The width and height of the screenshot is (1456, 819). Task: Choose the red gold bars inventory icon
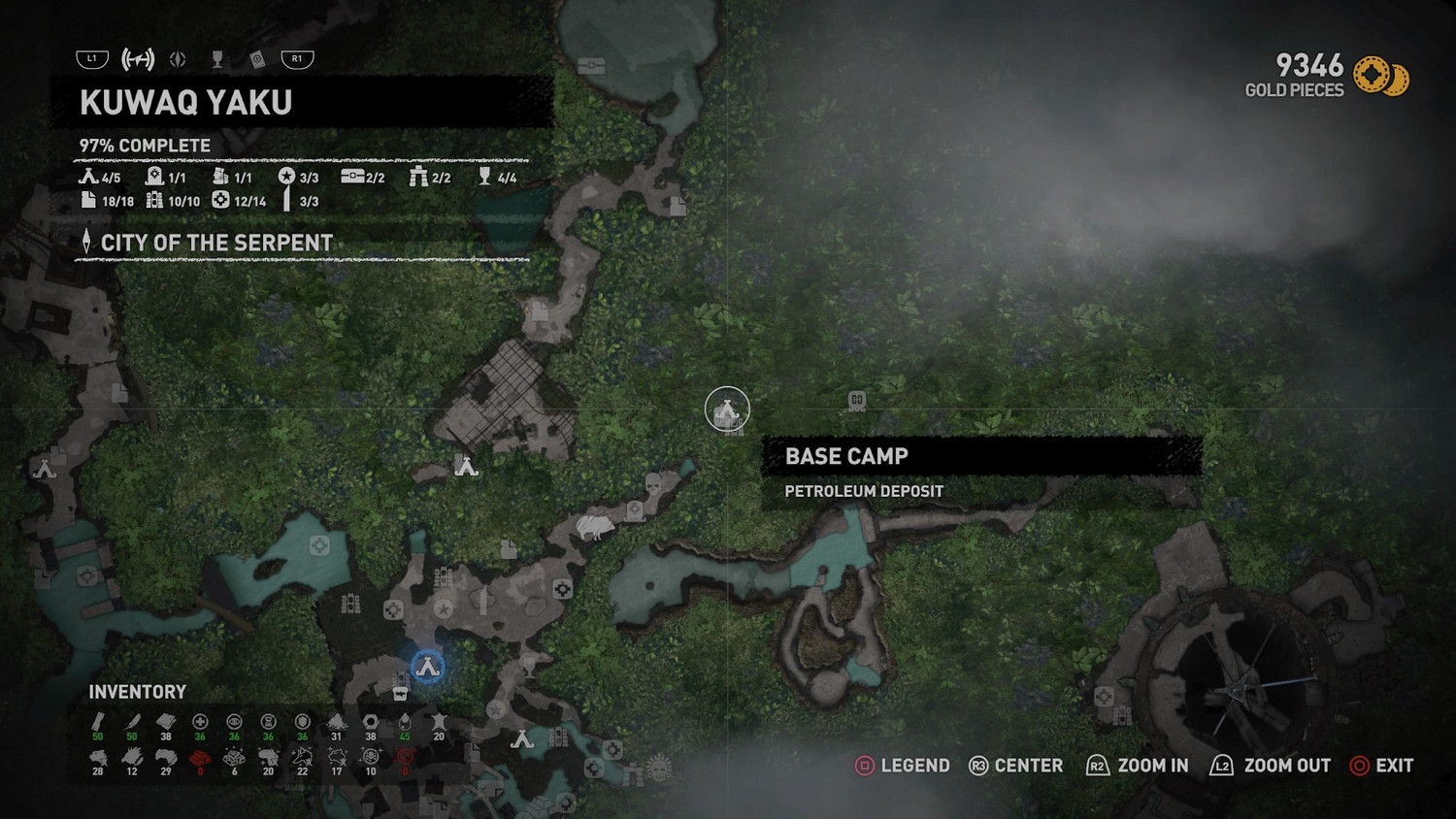click(x=200, y=758)
